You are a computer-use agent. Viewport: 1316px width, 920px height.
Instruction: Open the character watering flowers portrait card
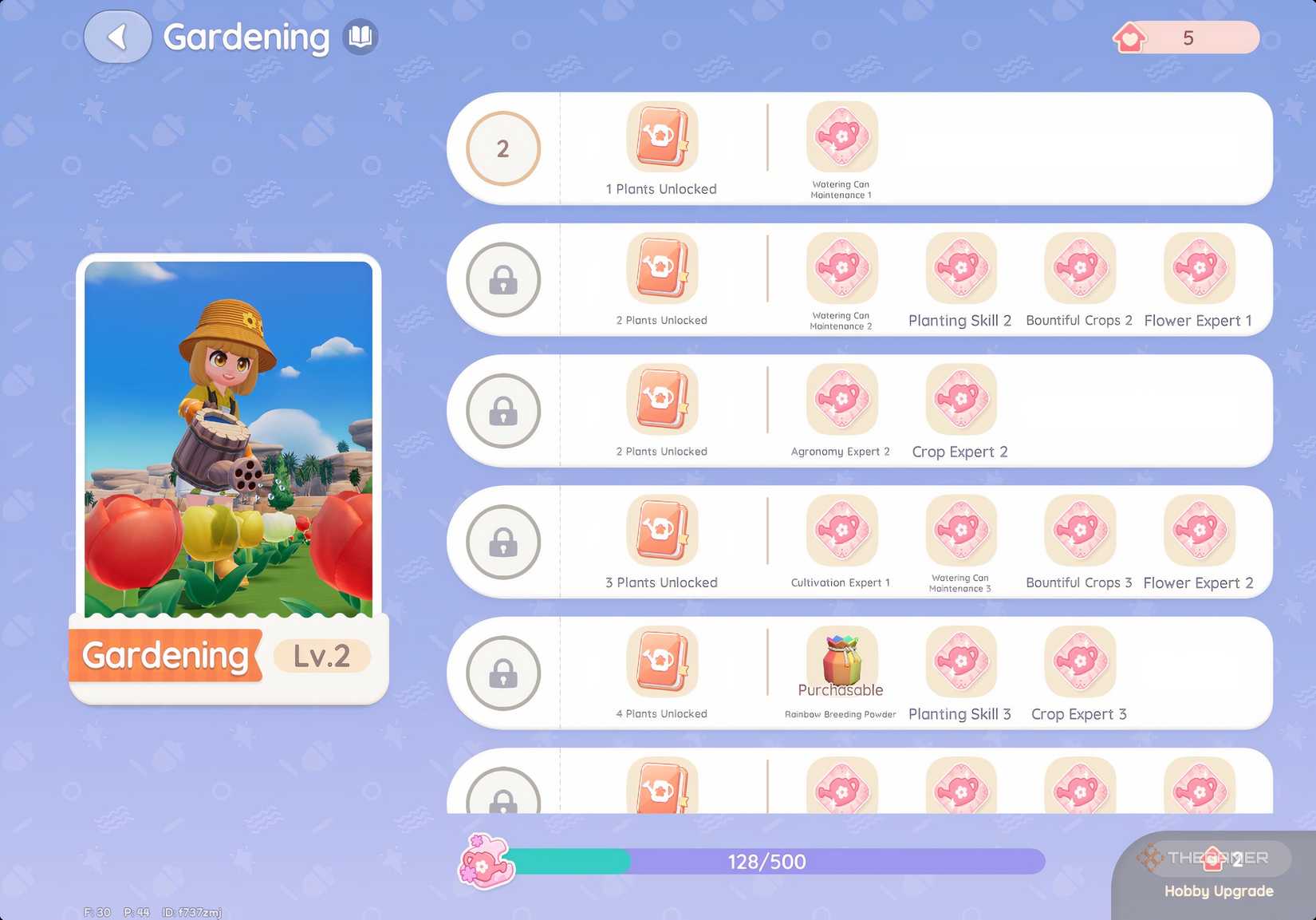(x=228, y=439)
